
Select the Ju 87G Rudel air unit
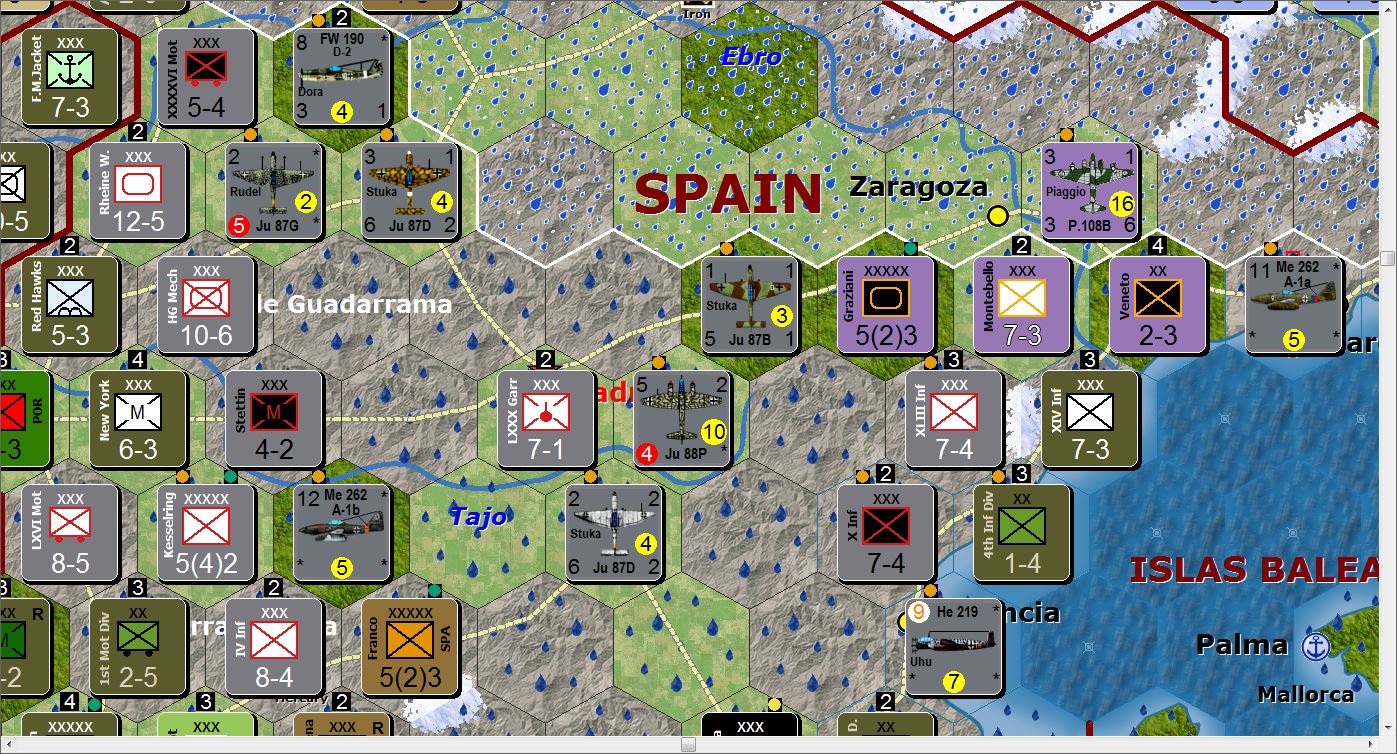(x=274, y=190)
